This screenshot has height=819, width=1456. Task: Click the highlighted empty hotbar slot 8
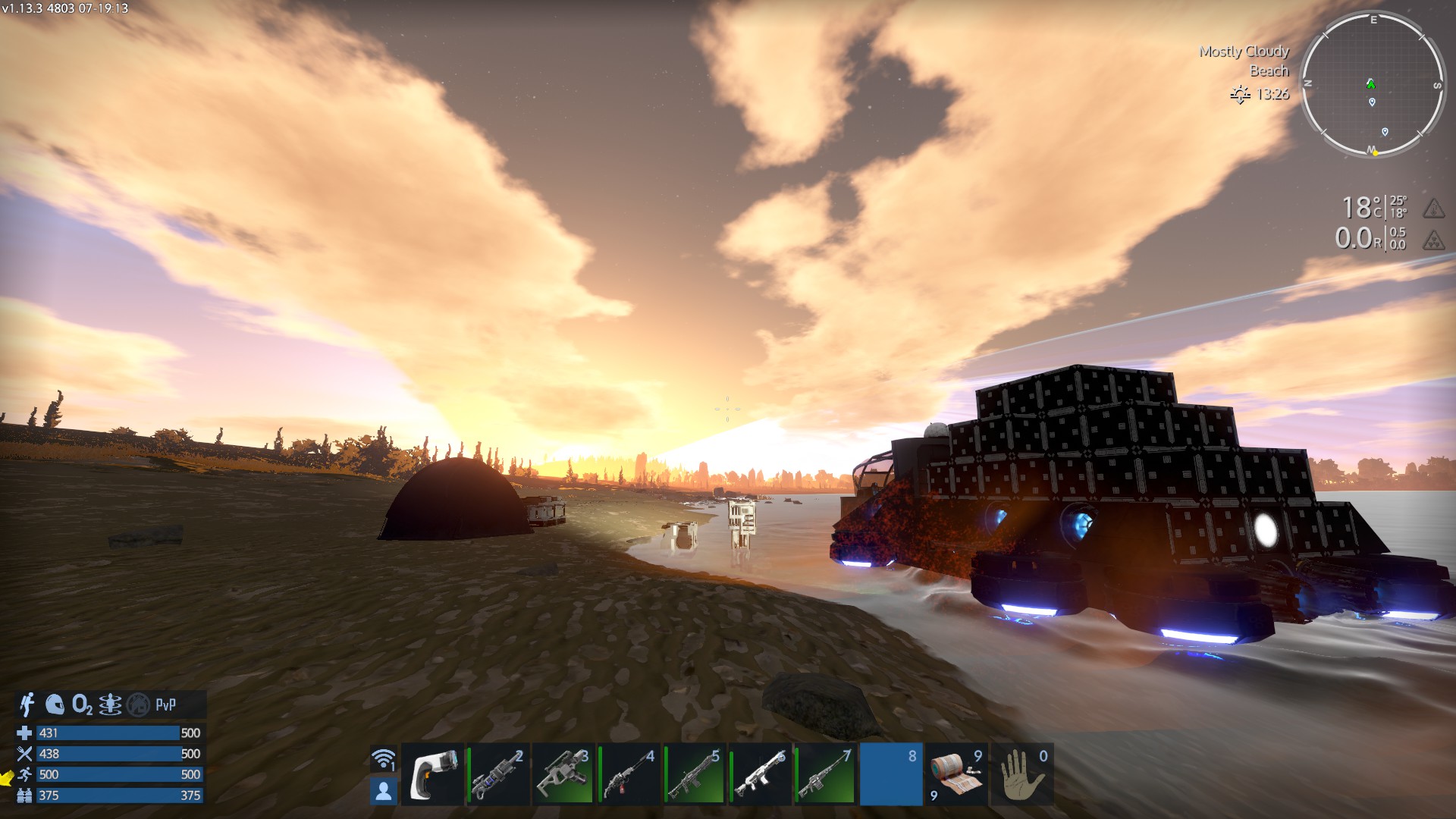[x=891, y=774]
